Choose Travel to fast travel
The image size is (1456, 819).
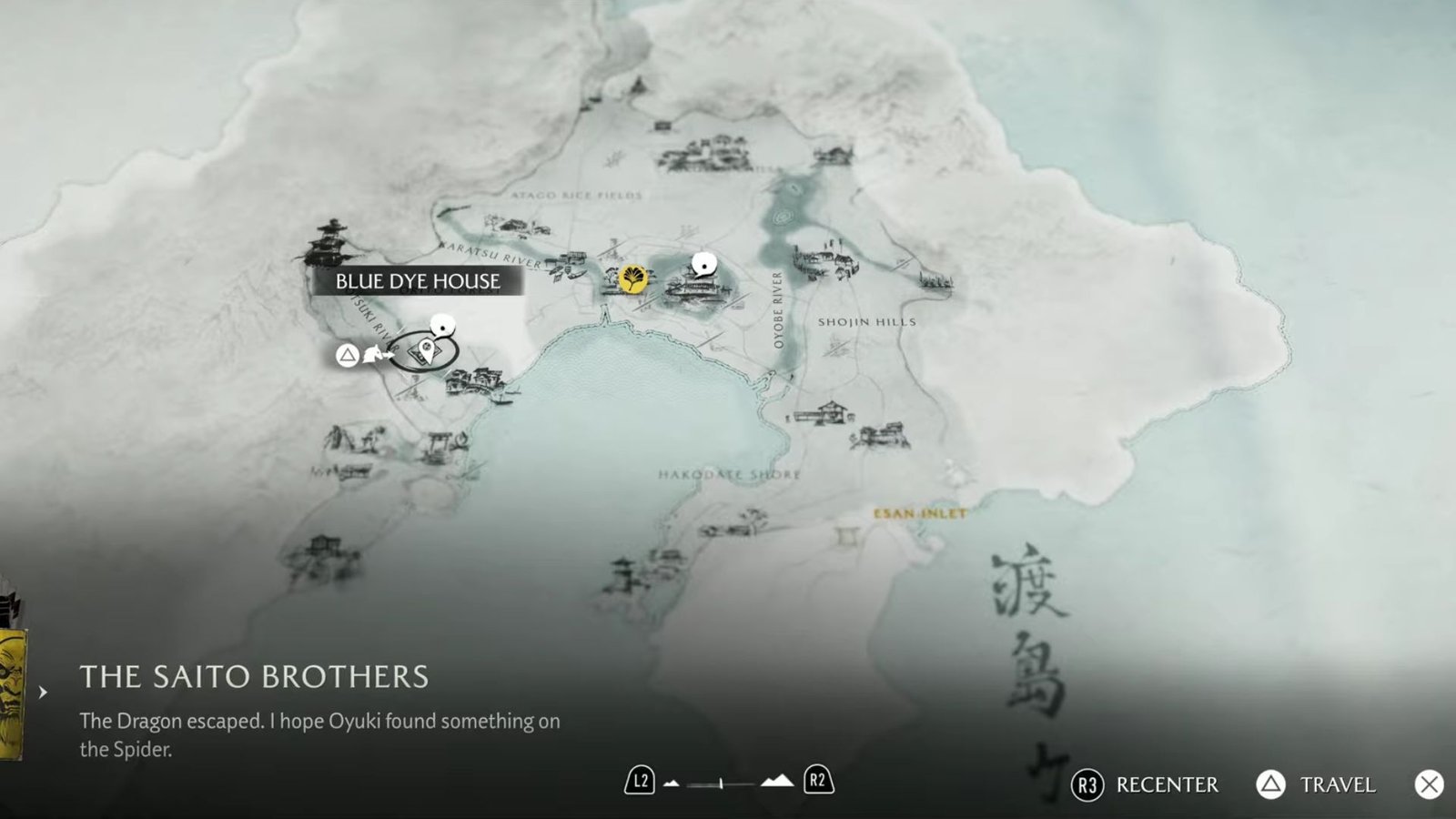point(1317,784)
